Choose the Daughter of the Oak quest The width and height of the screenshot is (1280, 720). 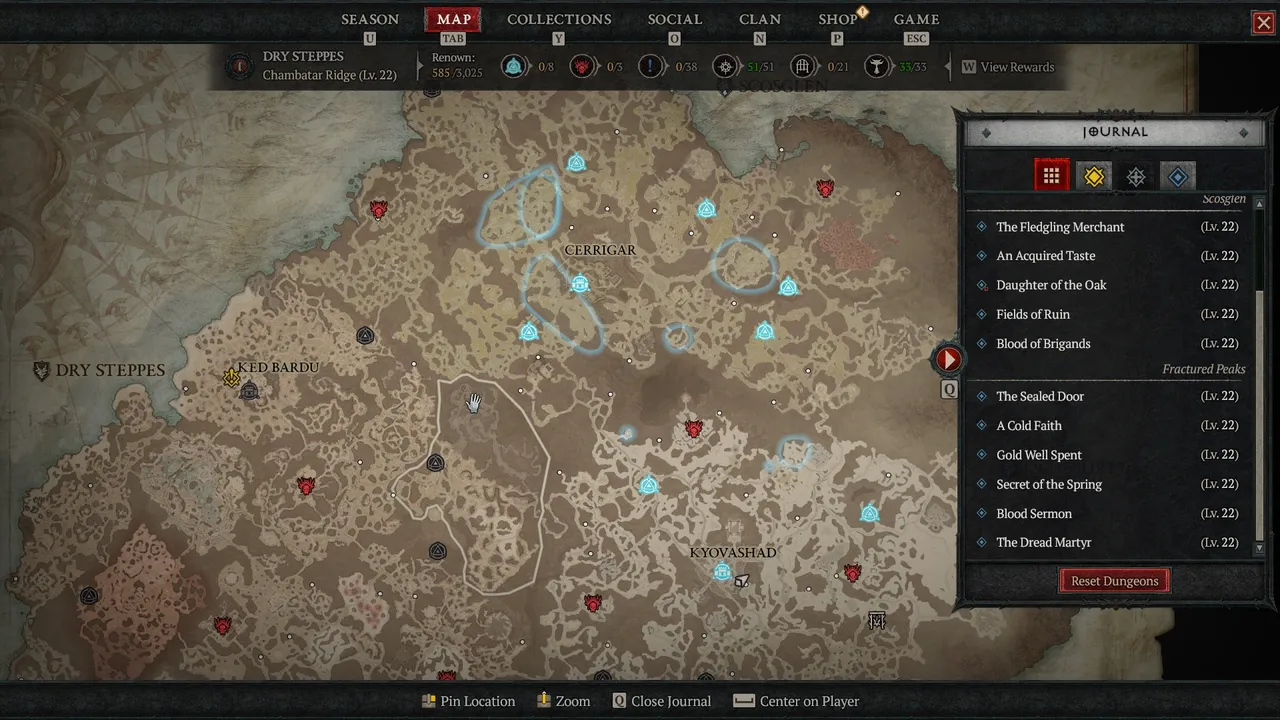(x=1051, y=285)
